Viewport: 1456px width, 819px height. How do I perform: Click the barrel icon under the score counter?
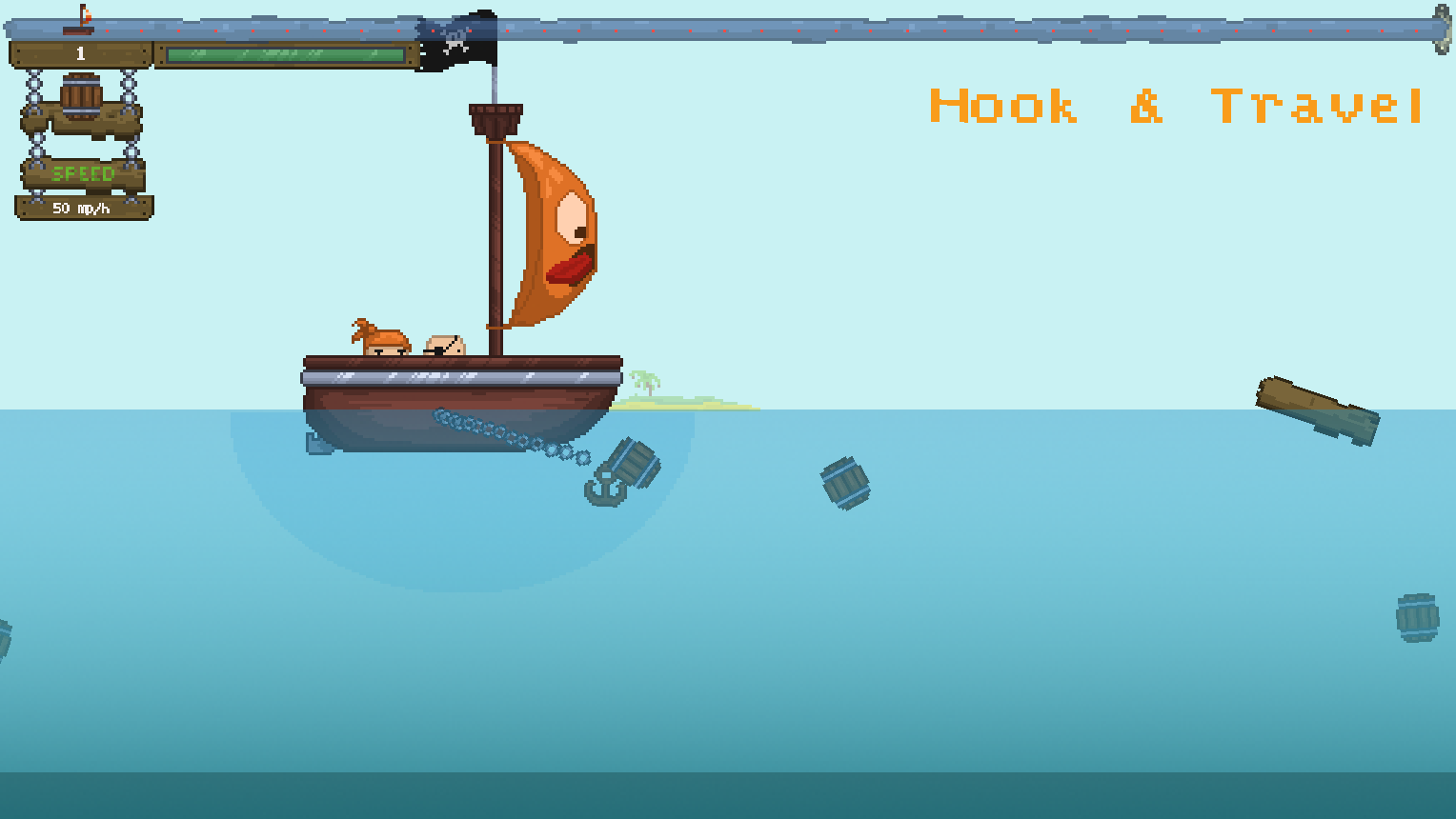pyautogui.click(x=81, y=93)
